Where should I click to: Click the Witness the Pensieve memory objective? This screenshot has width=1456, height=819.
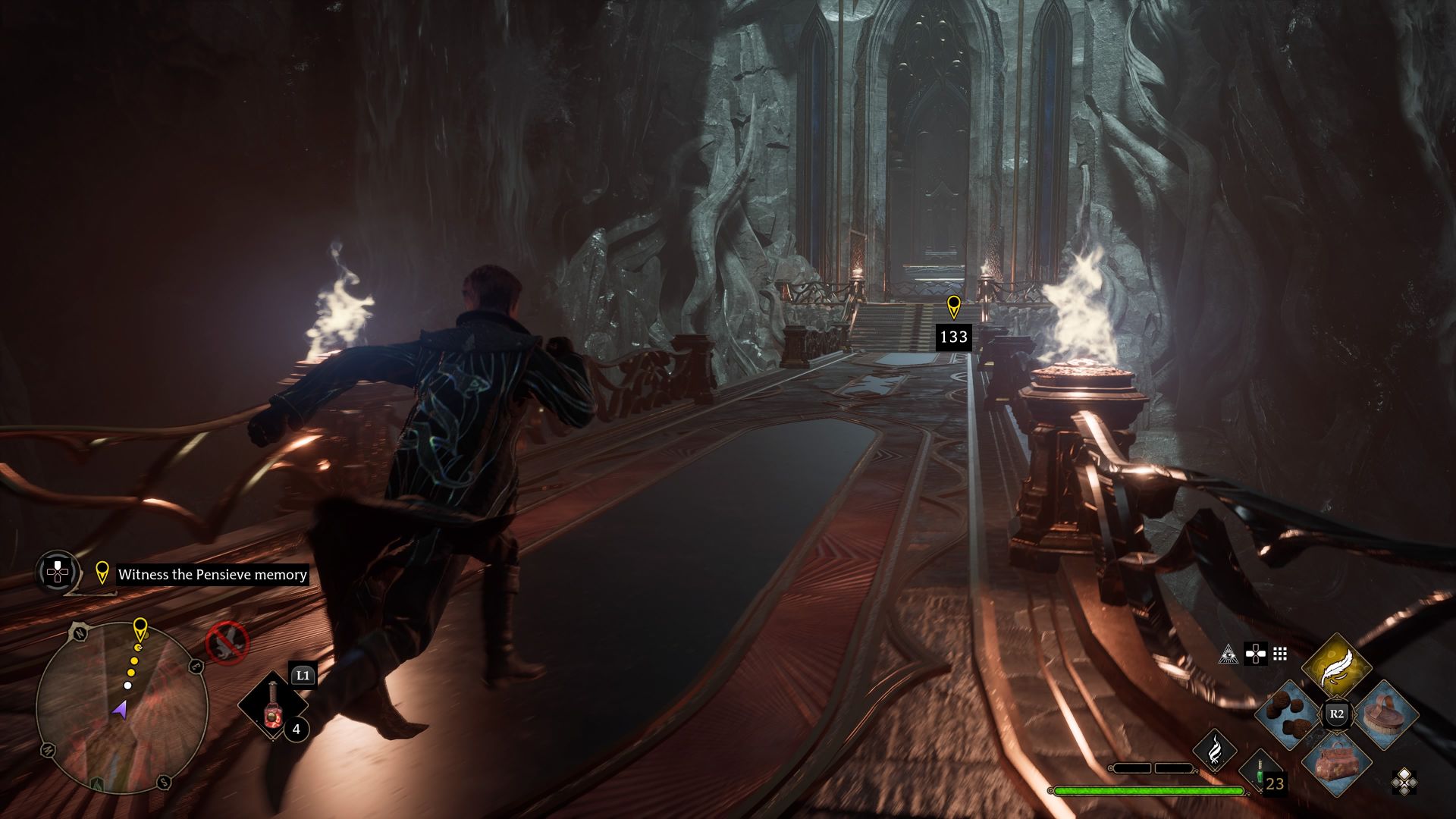tap(212, 575)
